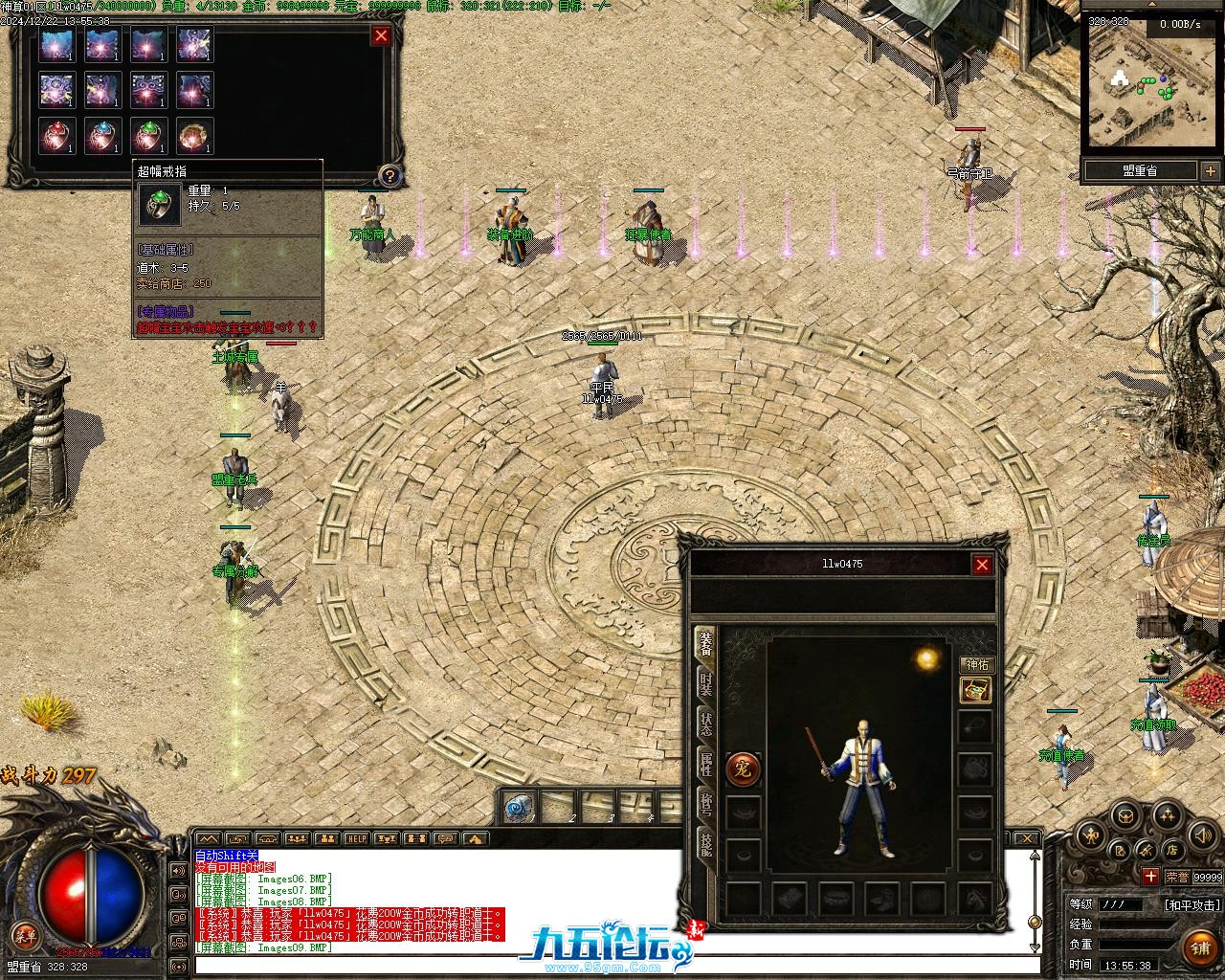Expand the map with the plus button
The width and height of the screenshot is (1225, 980).
pos(1212,170)
